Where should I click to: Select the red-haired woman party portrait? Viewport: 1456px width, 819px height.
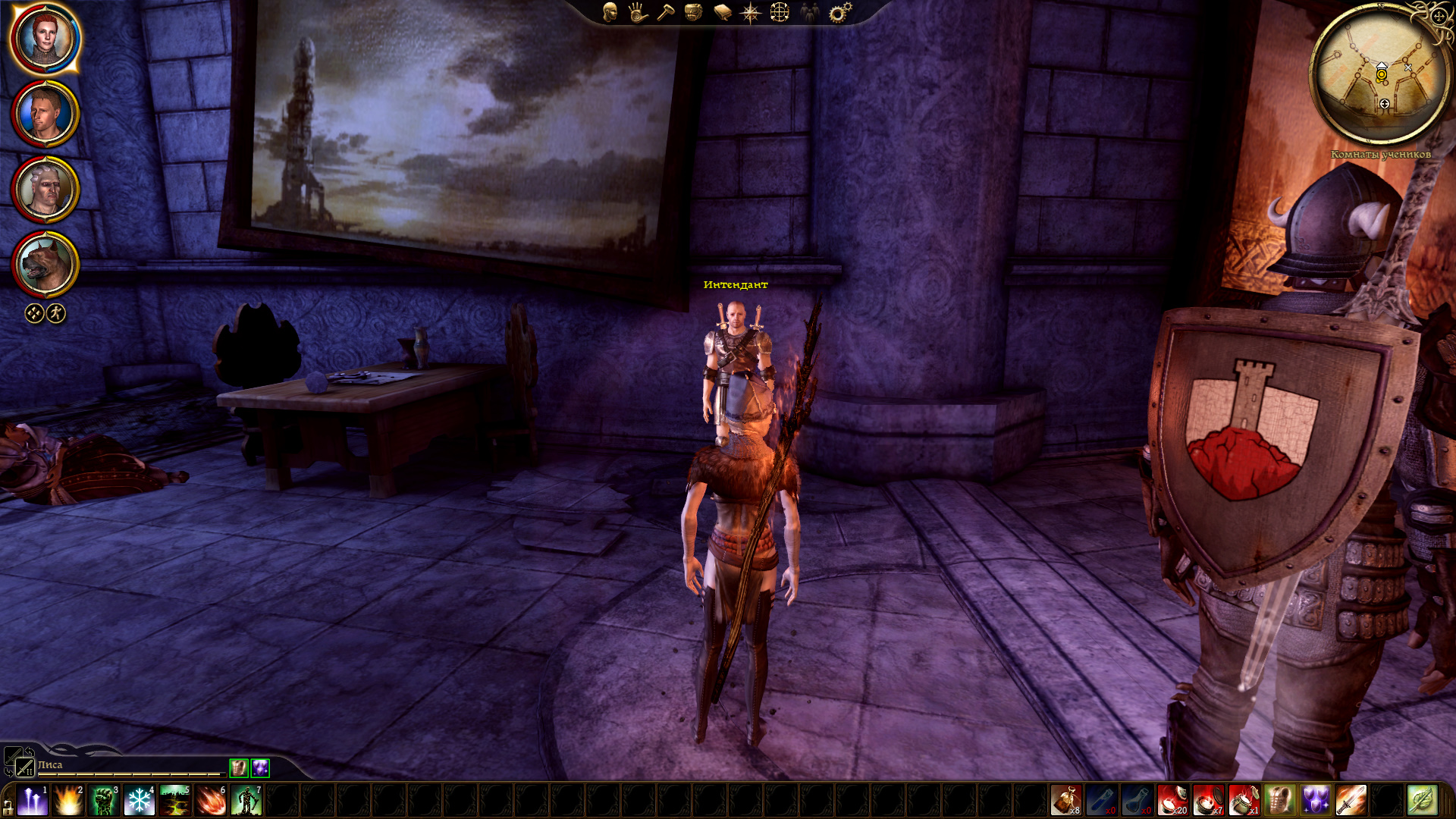point(45,39)
